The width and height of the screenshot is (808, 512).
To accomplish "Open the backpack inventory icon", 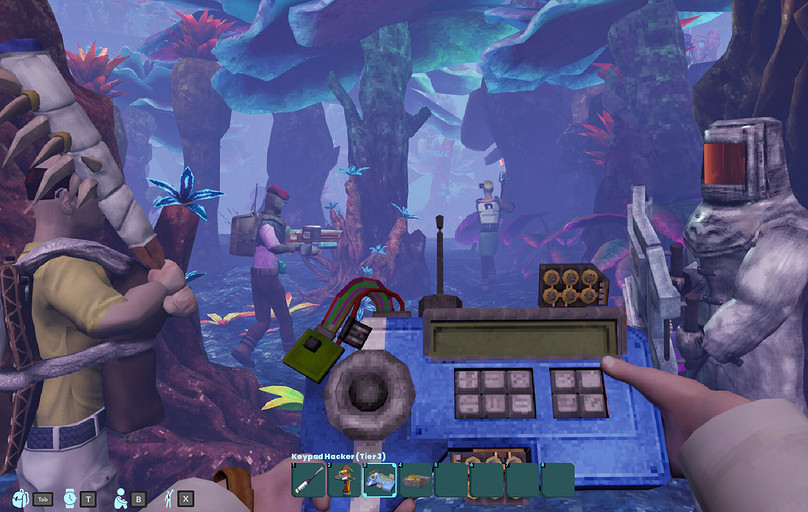I will pos(20,497).
